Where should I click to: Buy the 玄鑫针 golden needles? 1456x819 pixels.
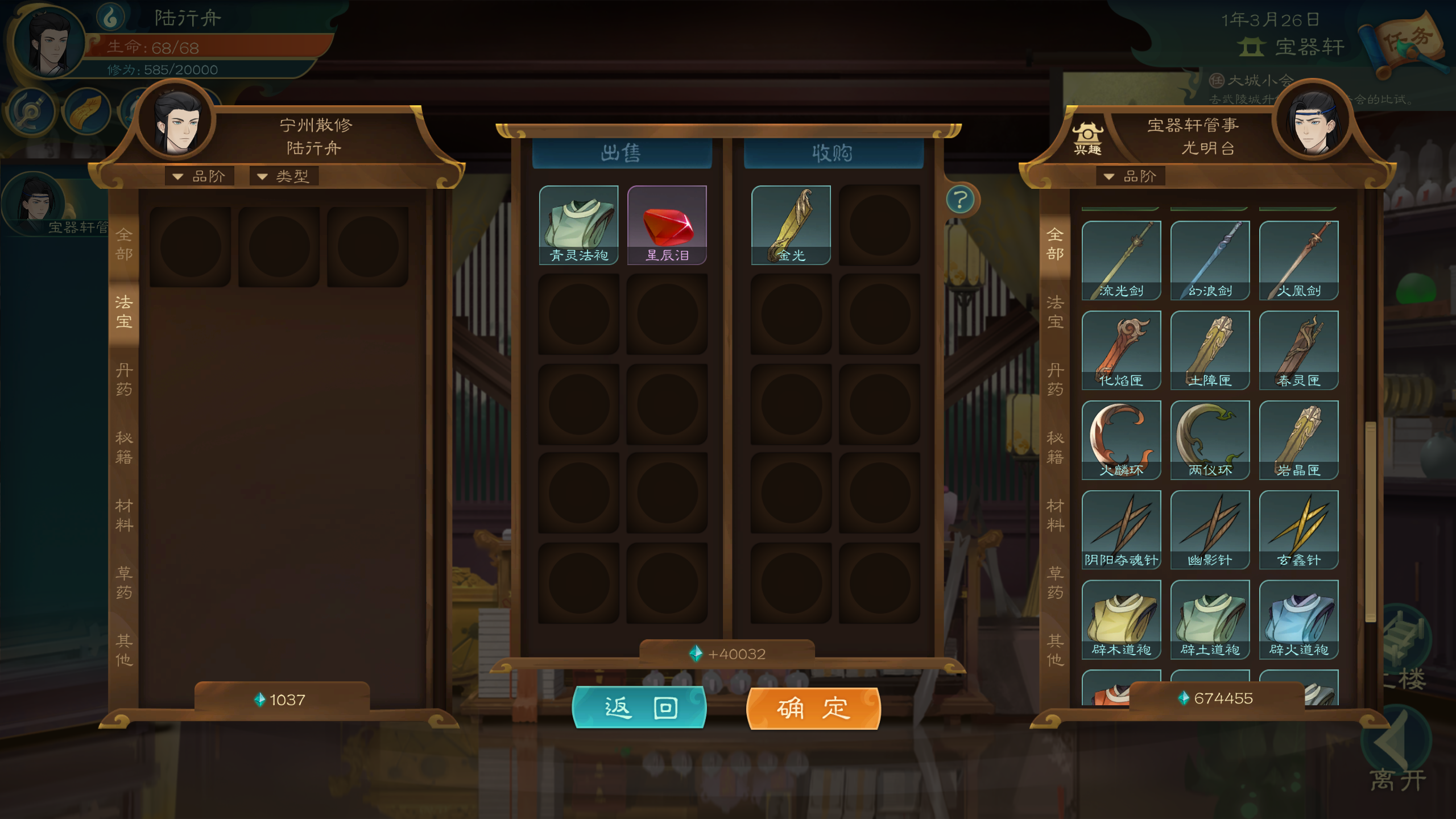[x=1298, y=530]
